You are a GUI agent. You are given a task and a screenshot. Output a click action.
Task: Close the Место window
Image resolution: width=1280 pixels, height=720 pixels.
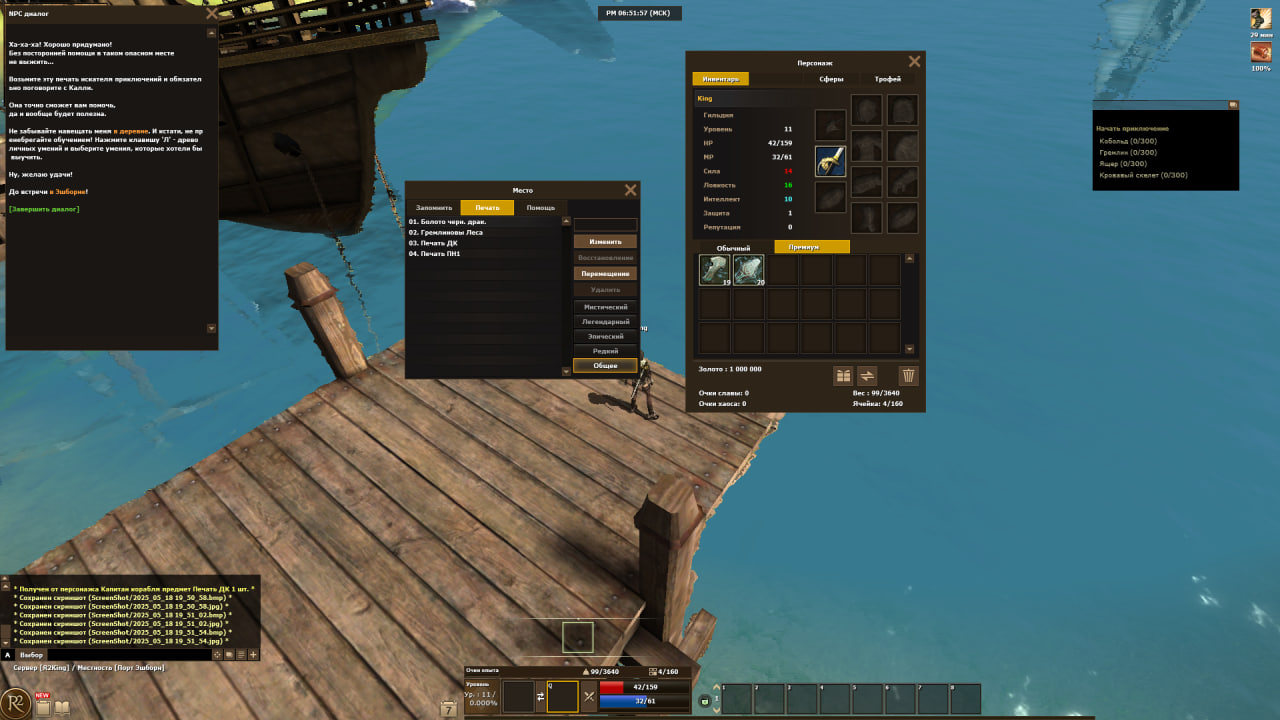coord(630,190)
